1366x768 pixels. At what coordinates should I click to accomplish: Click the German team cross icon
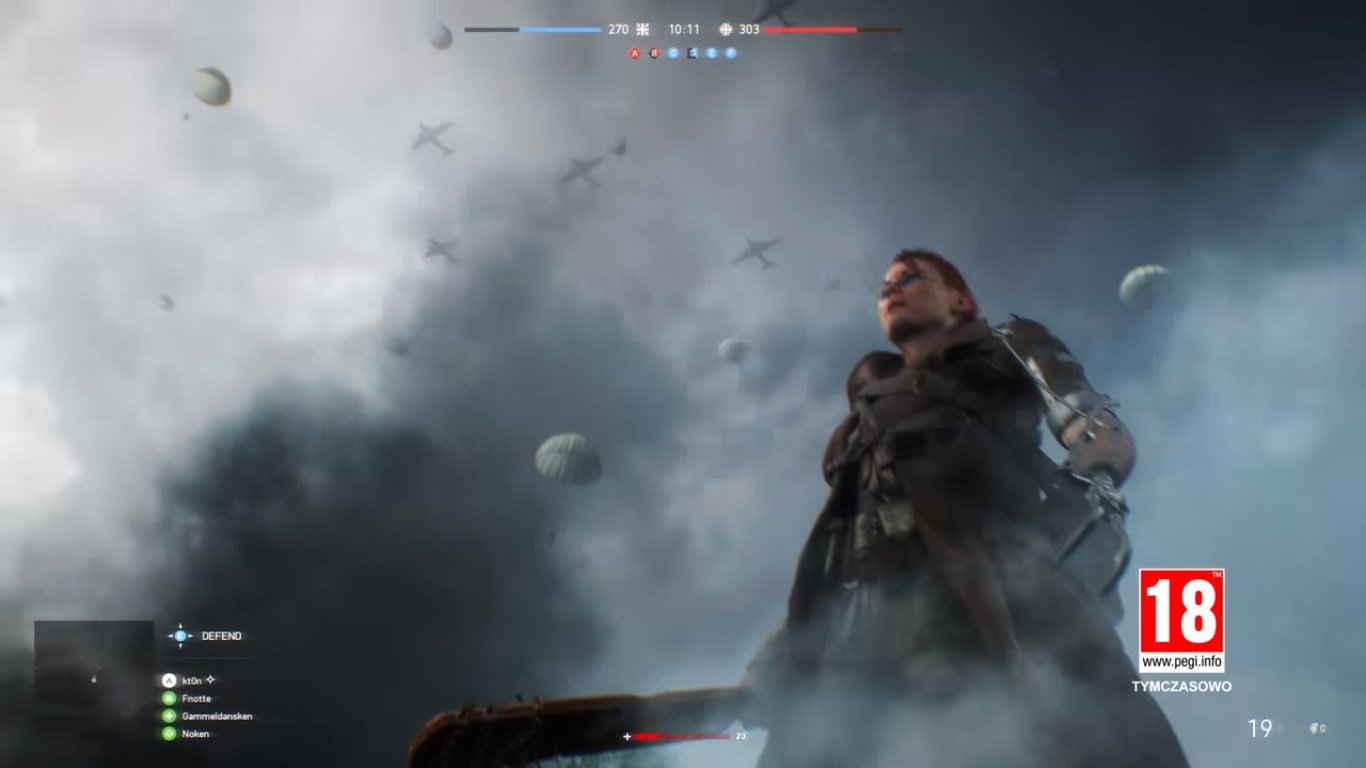click(x=726, y=30)
